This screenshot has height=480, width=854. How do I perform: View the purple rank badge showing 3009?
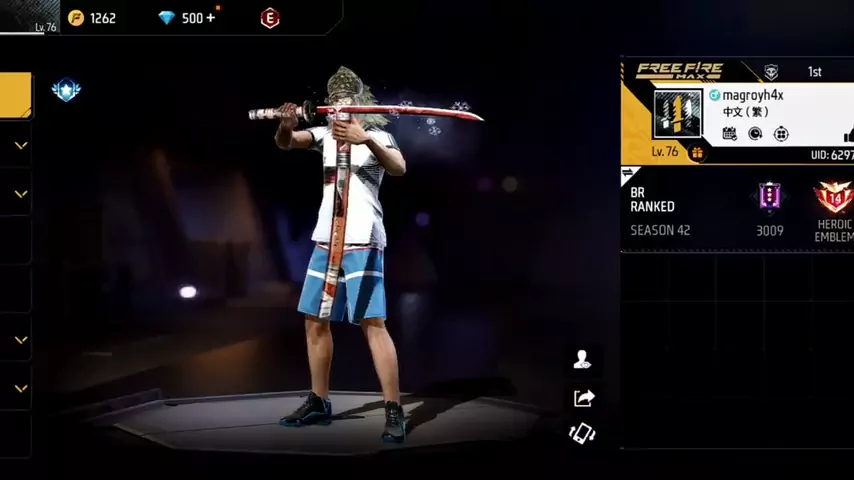coord(769,196)
